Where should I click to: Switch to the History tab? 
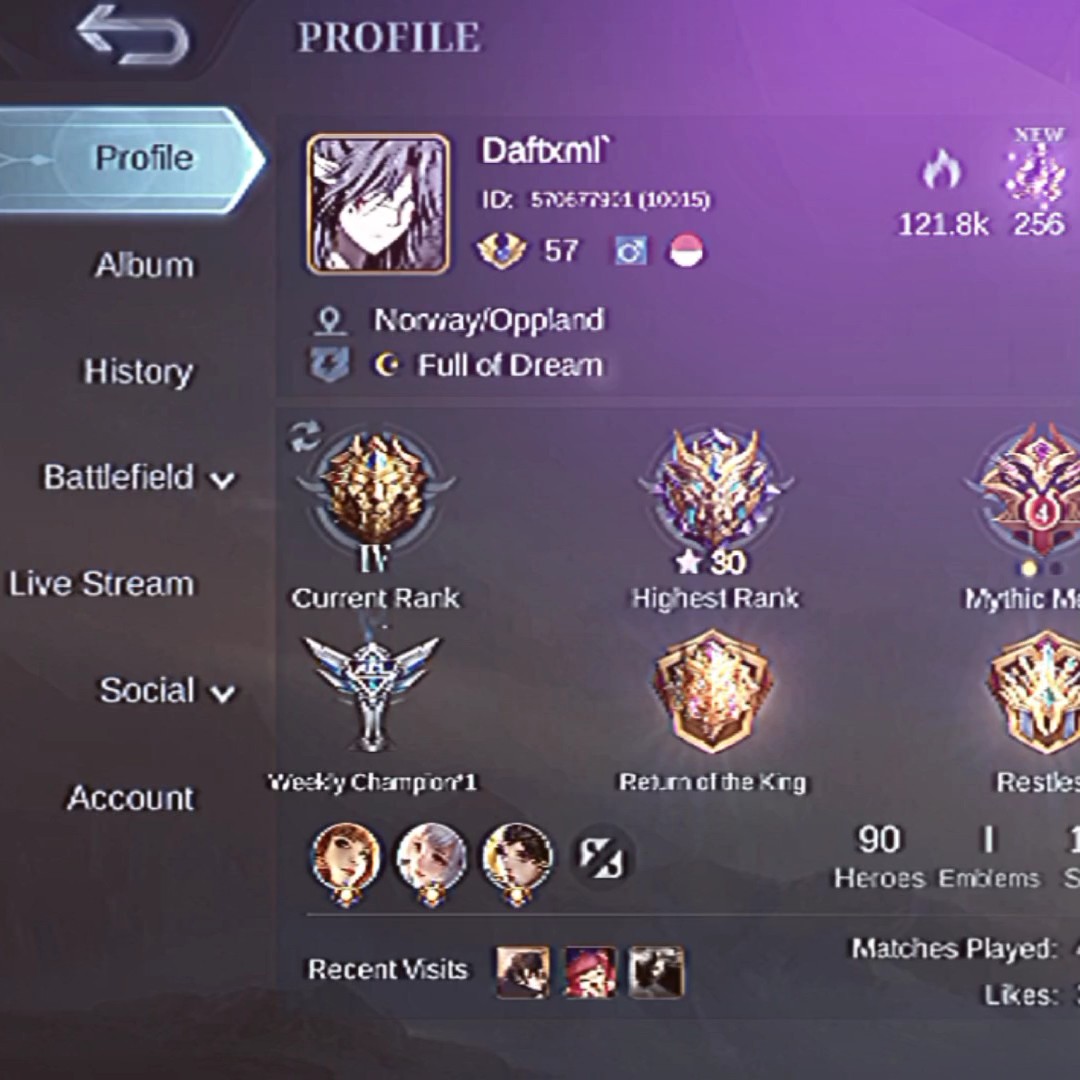click(138, 373)
